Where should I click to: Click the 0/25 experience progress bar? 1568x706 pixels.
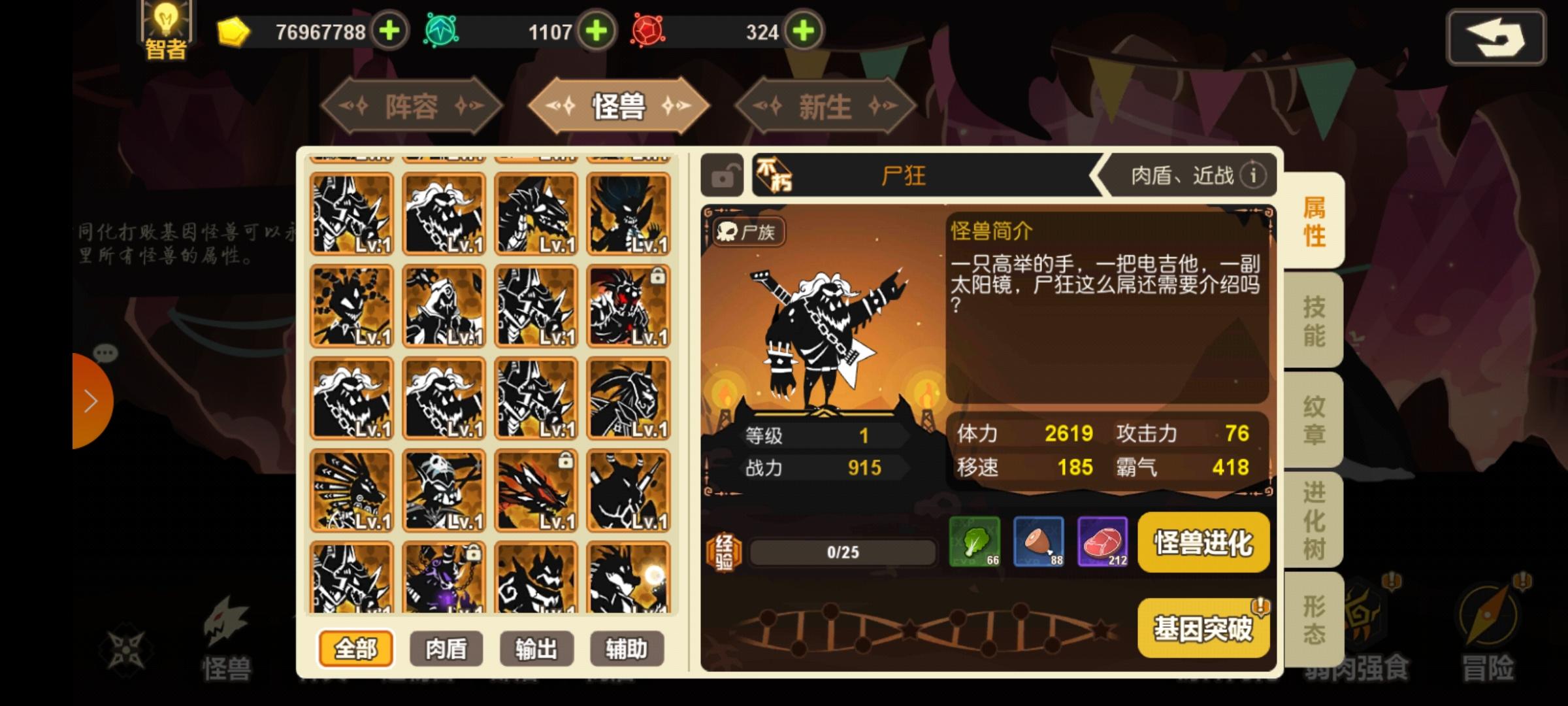pyautogui.click(x=843, y=551)
